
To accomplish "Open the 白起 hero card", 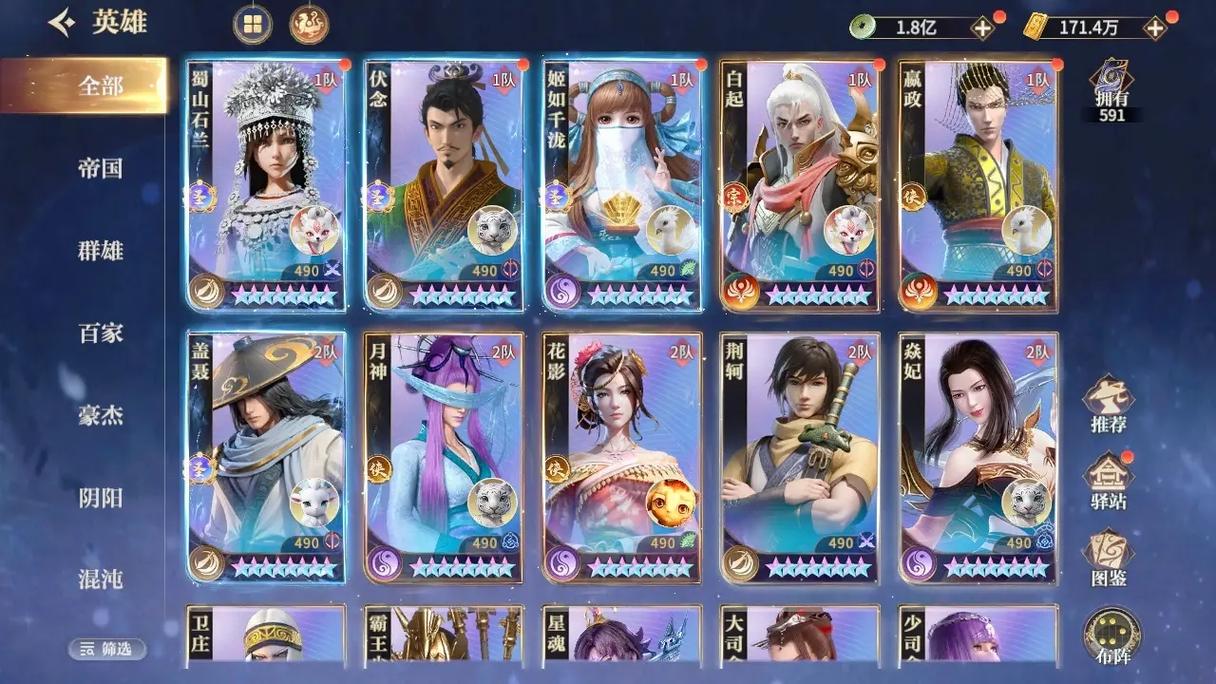I will [800, 185].
